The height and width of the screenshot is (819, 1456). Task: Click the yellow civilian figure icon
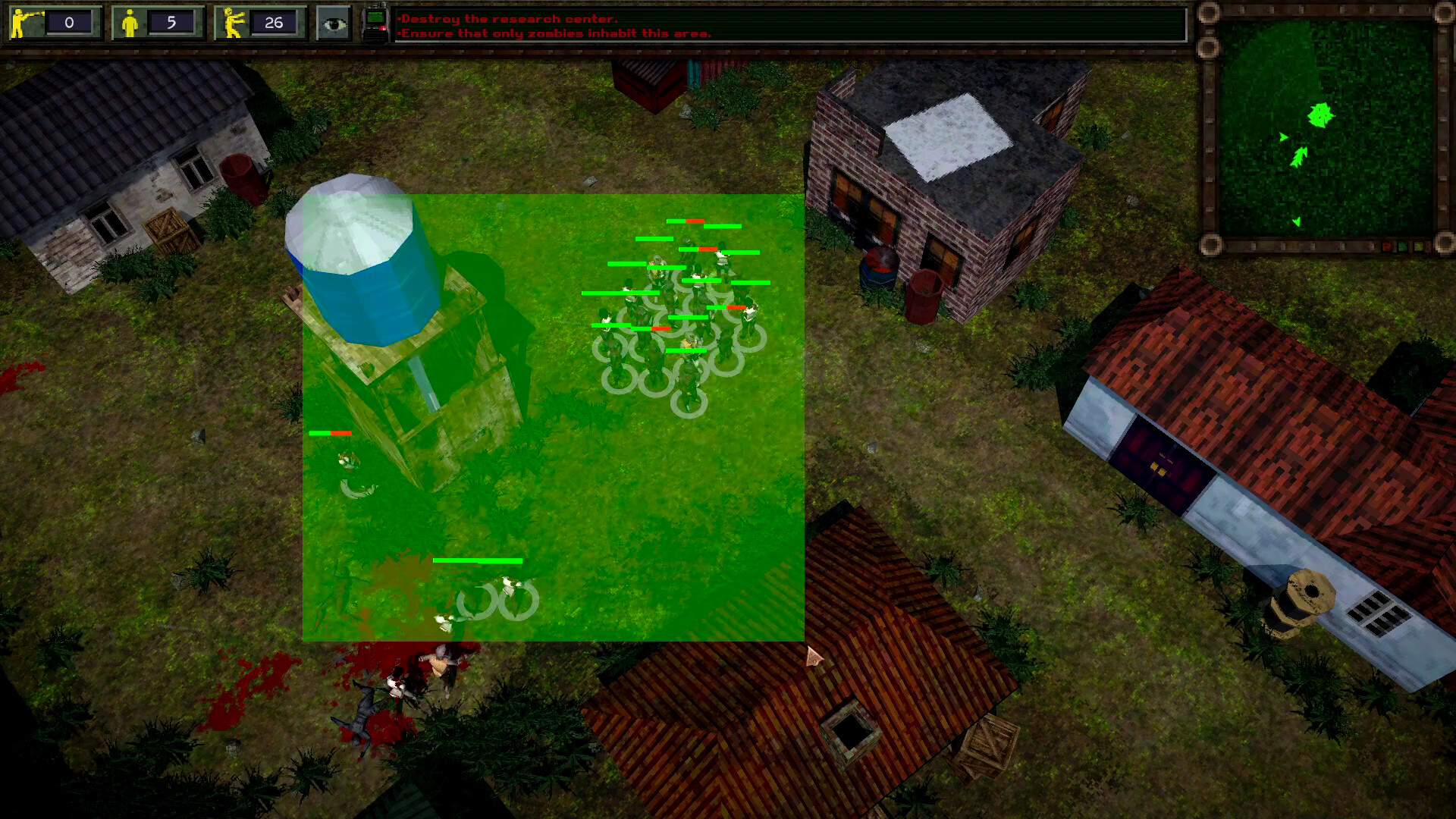click(130, 23)
